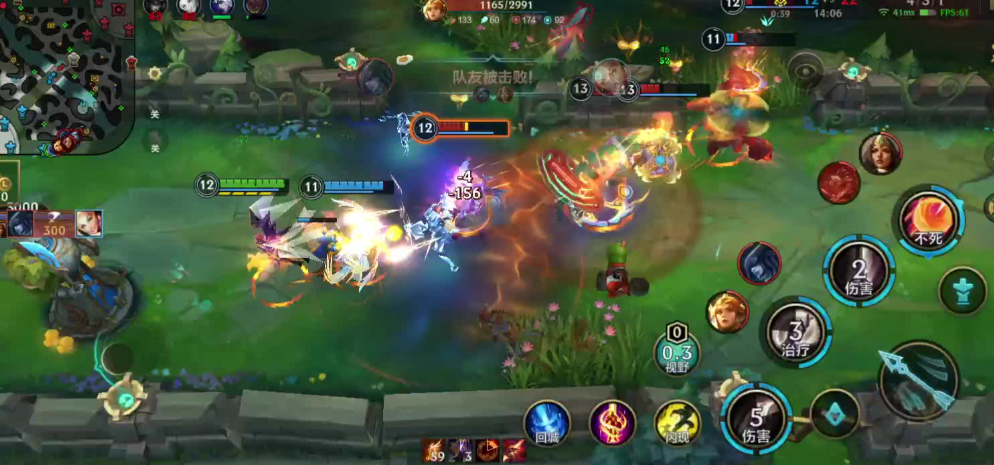Use the purple flame spell beside Flash
Screen dimensions: 994x465
tap(612, 422)
